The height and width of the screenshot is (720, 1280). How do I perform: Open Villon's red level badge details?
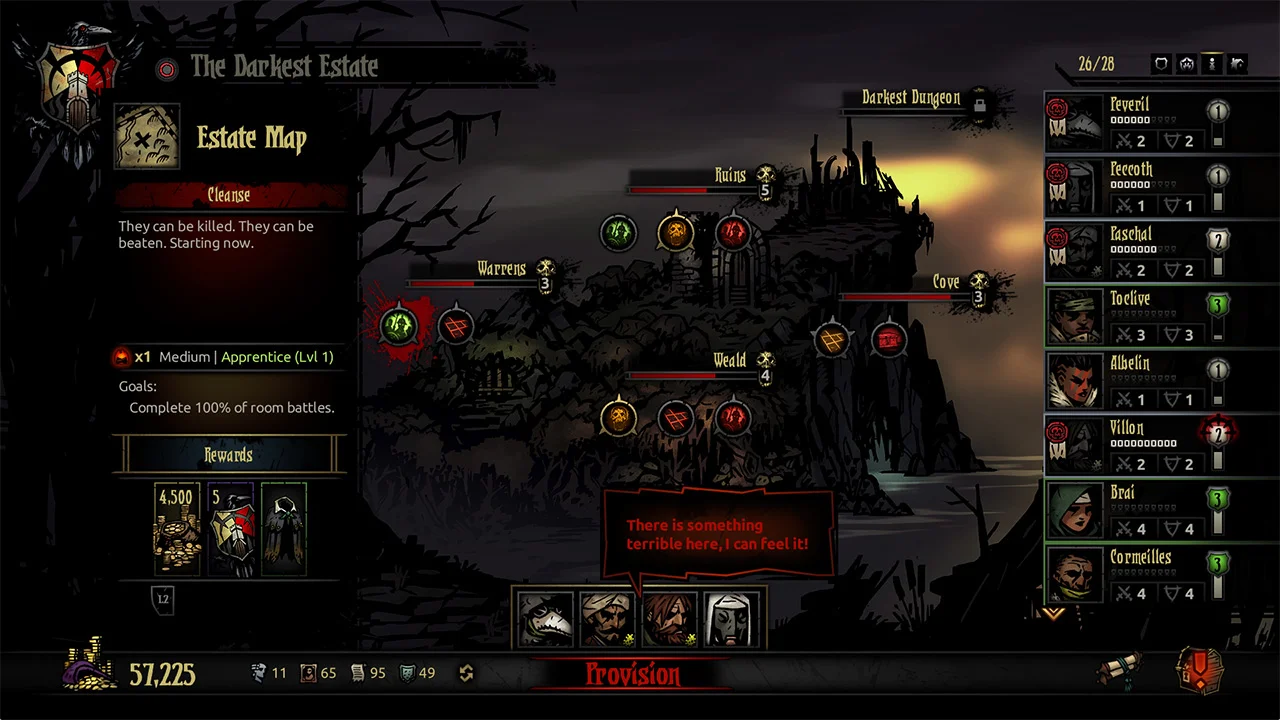point(1217,433)
